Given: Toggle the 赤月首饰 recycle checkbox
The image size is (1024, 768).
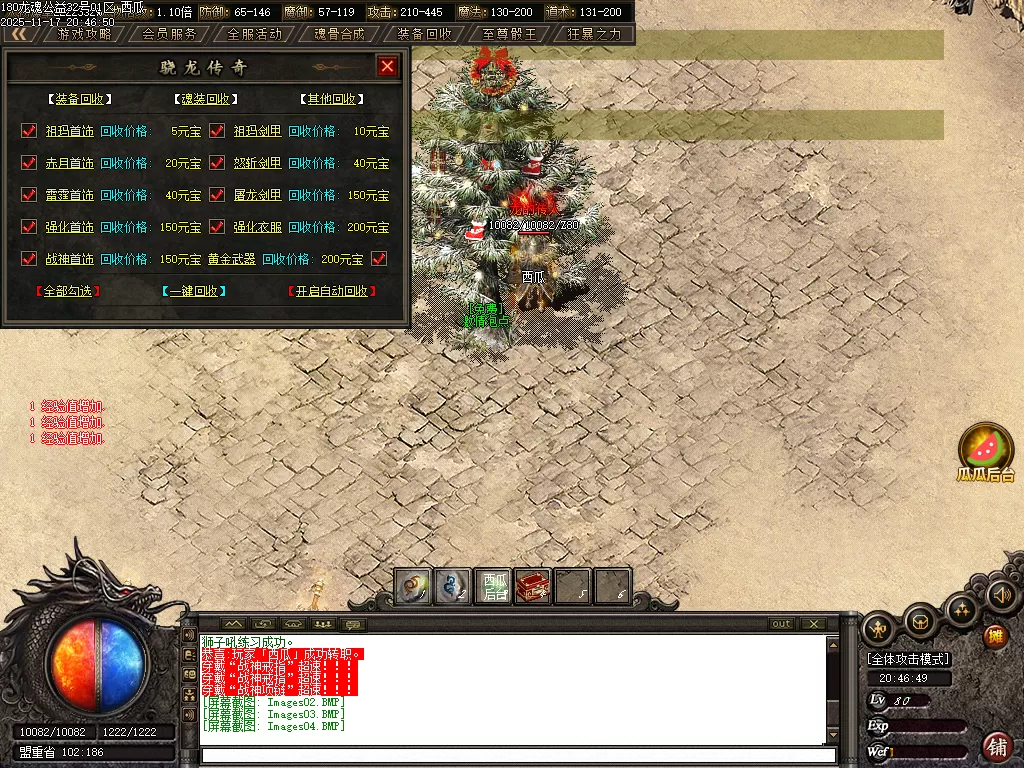Looking at the screenshot, I should click(29, 163).
